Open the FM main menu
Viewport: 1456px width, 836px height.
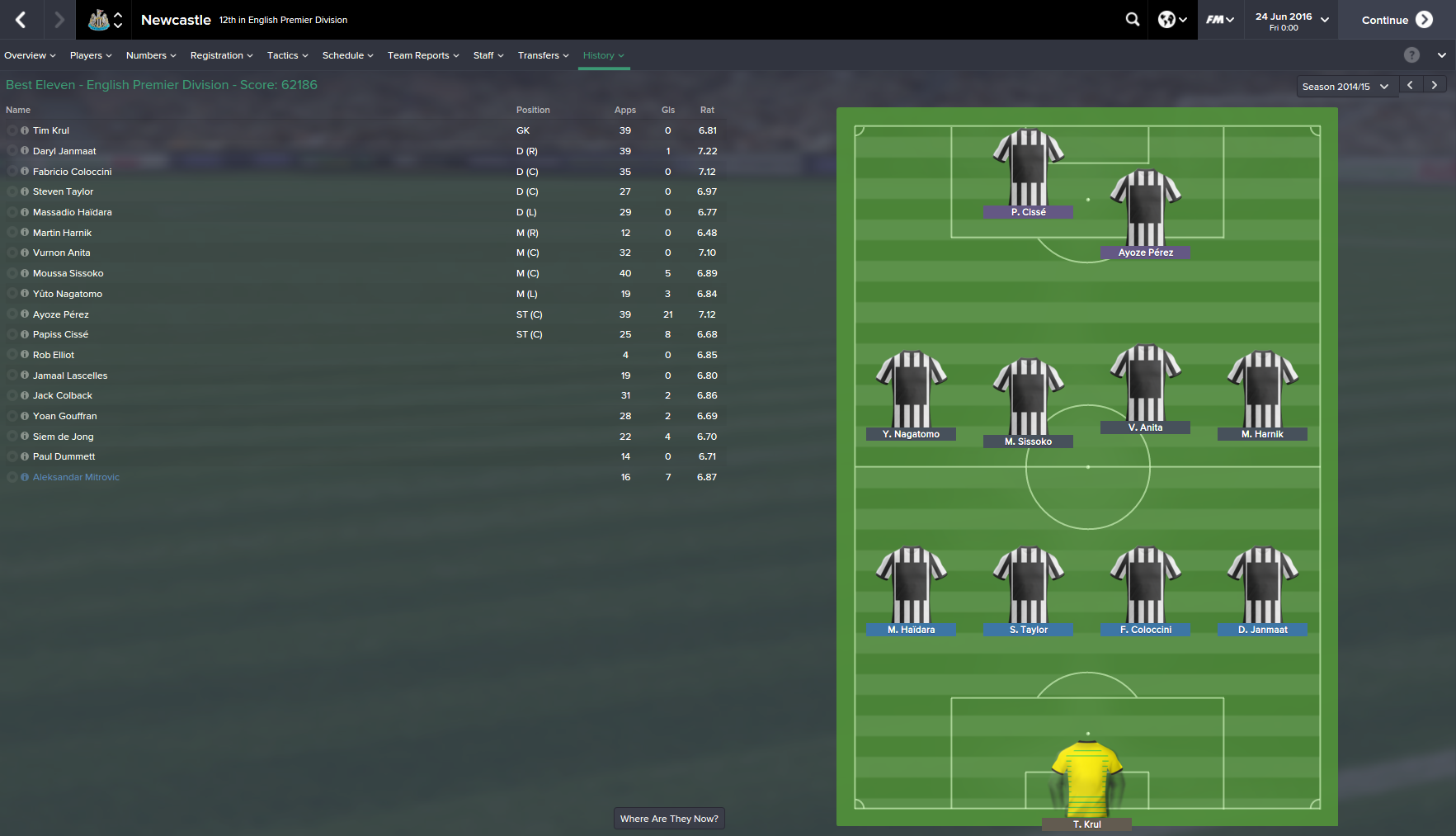pyautogui.click(x=1219, y=20)
